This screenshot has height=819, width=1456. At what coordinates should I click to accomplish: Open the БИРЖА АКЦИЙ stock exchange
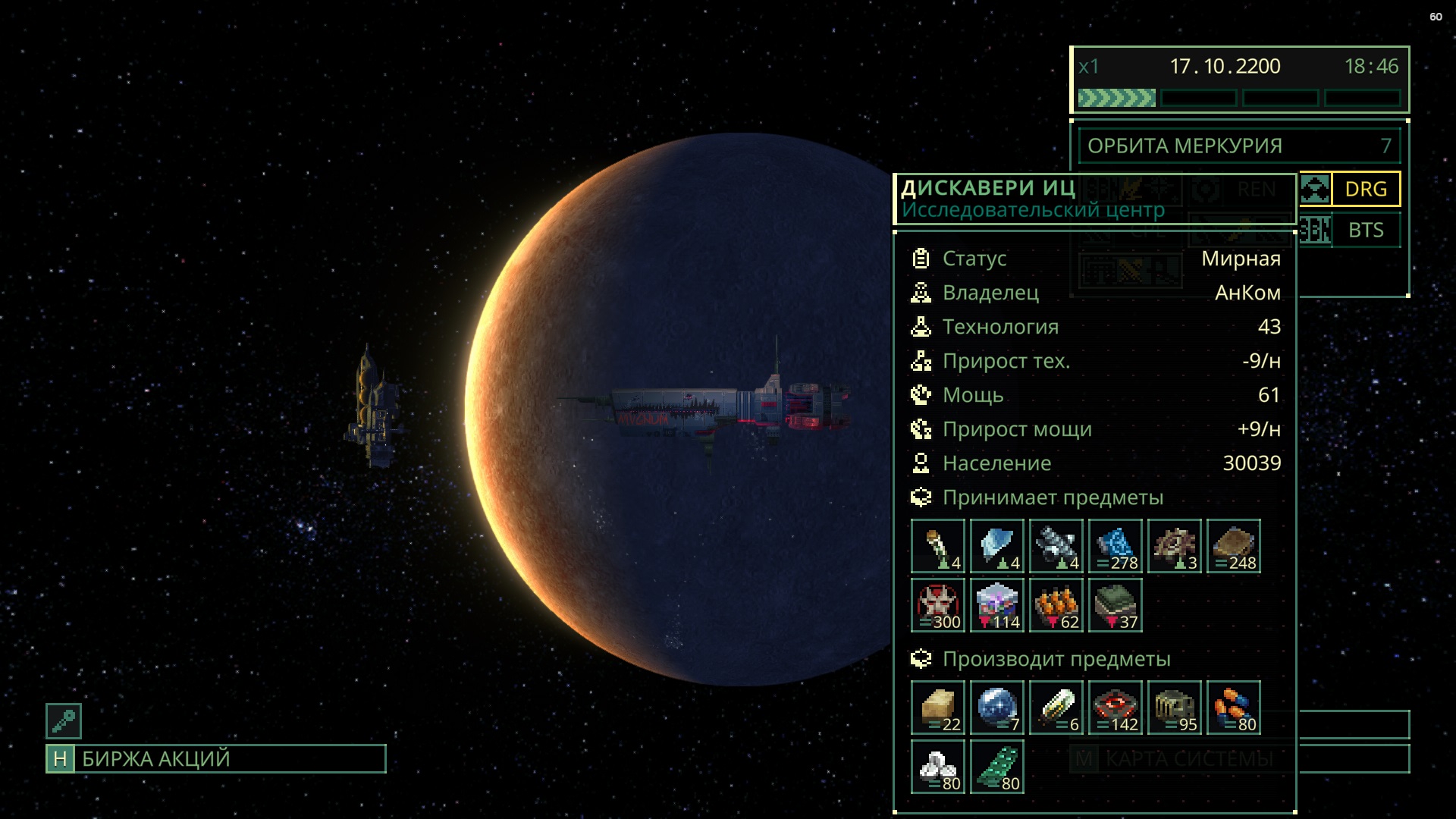coord(216,759)
